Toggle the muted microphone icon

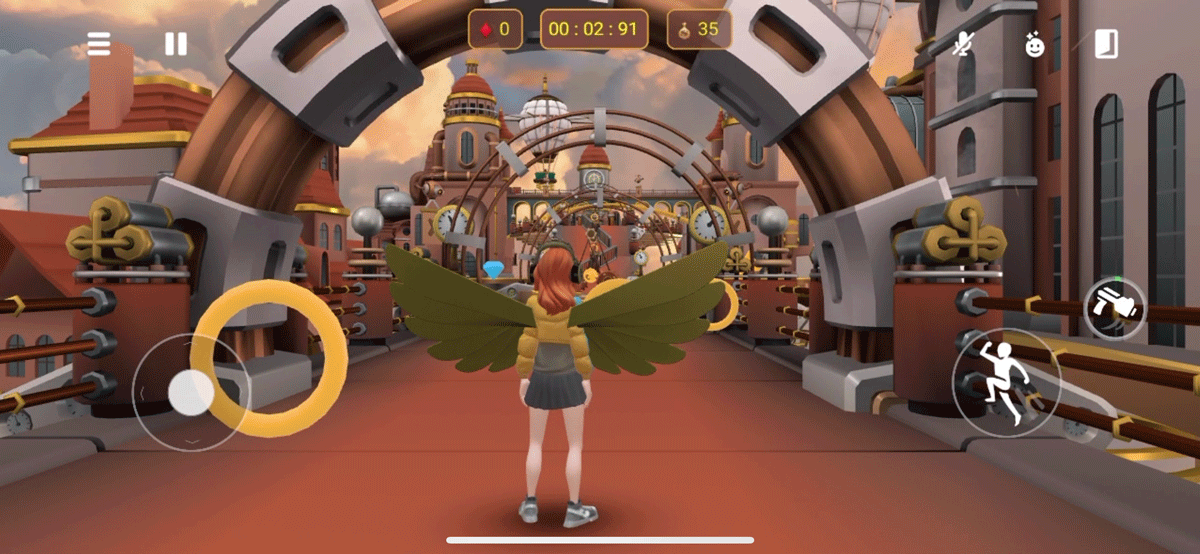tap(963, 44)
